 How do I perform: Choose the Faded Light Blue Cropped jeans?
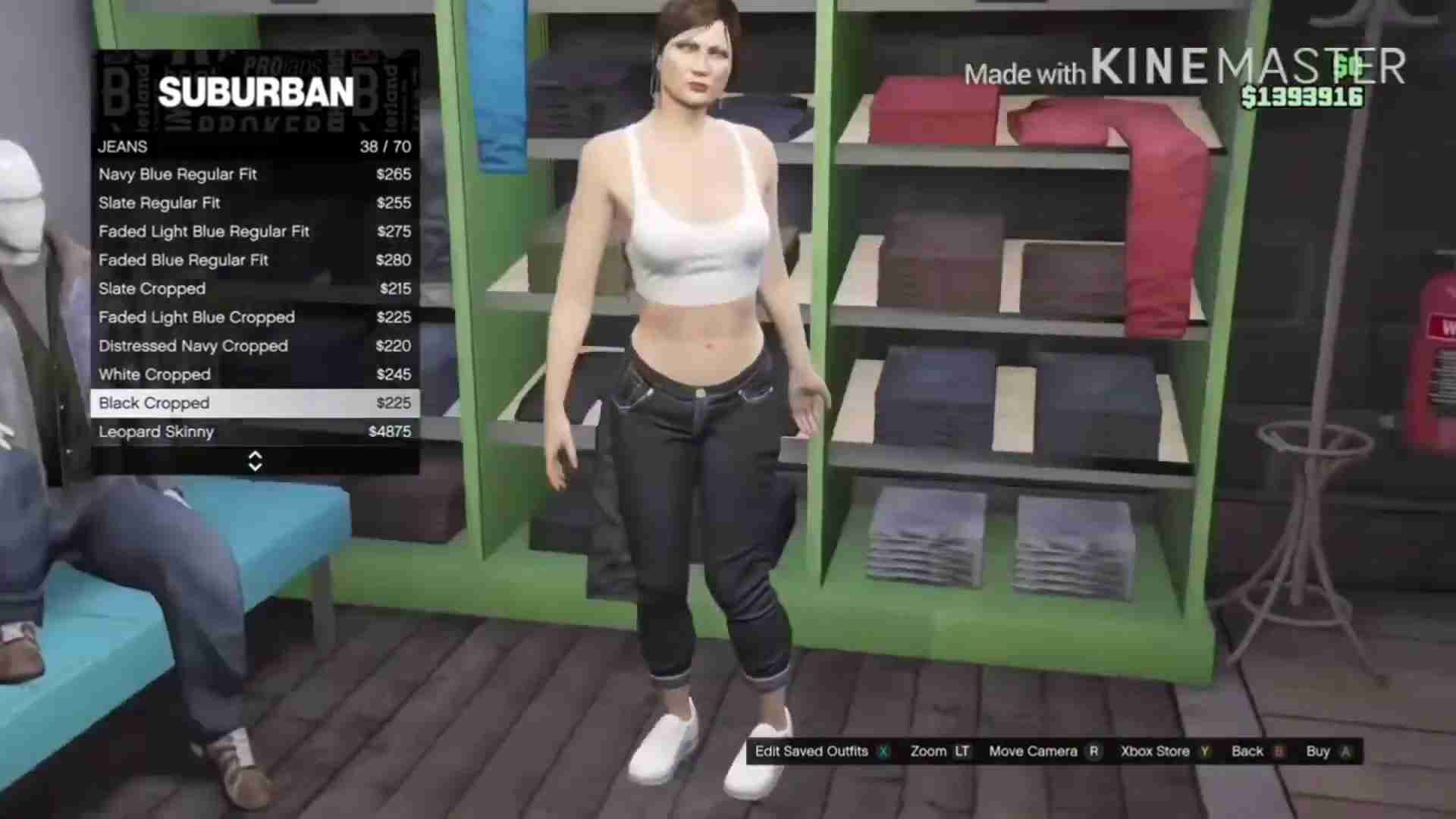(196, 317)
